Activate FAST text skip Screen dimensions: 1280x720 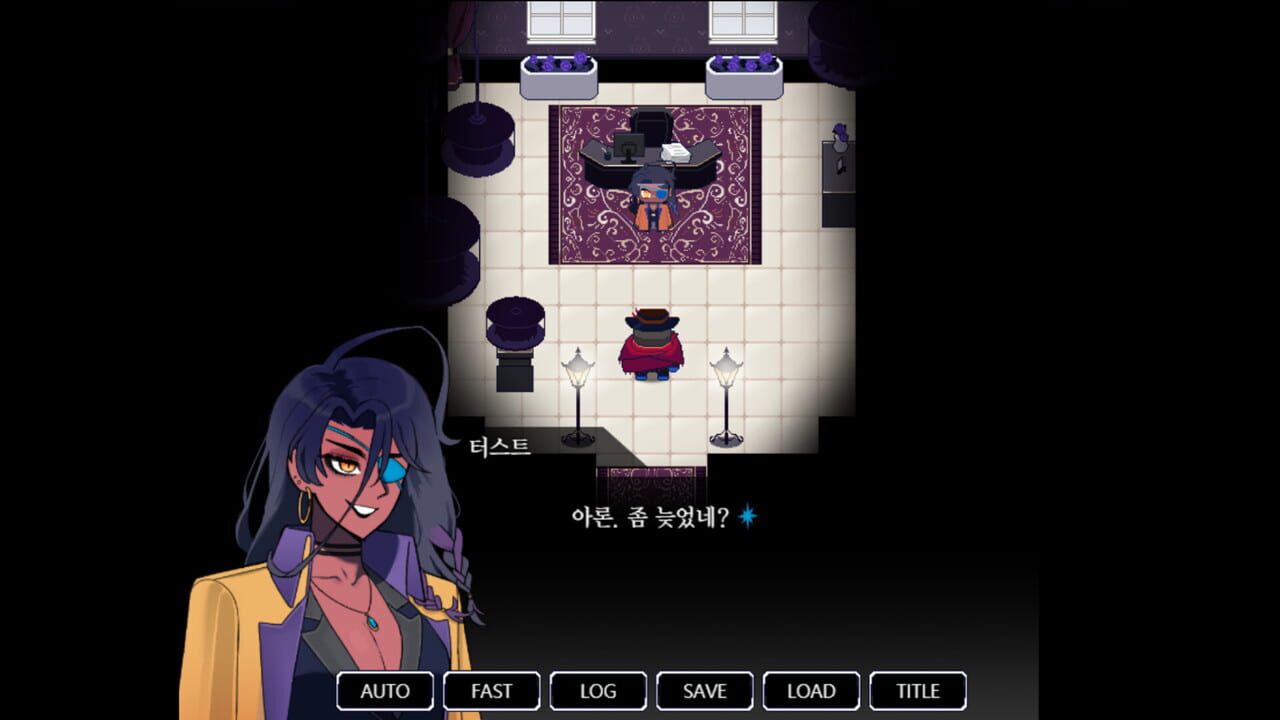click(x=491, y=691)
